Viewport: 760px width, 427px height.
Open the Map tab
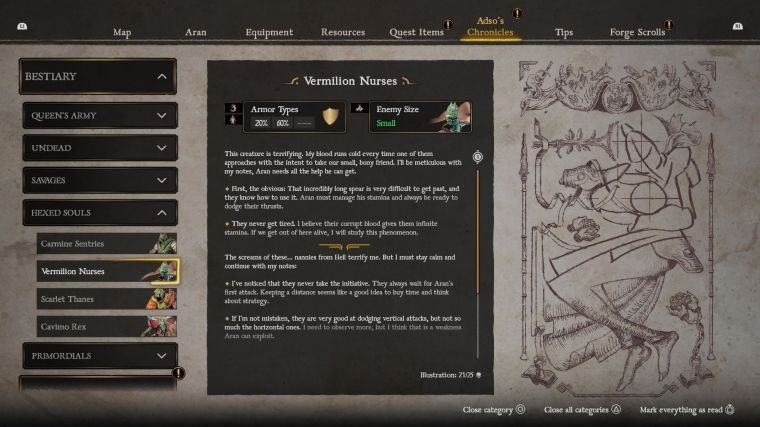(x=122, y=32)
